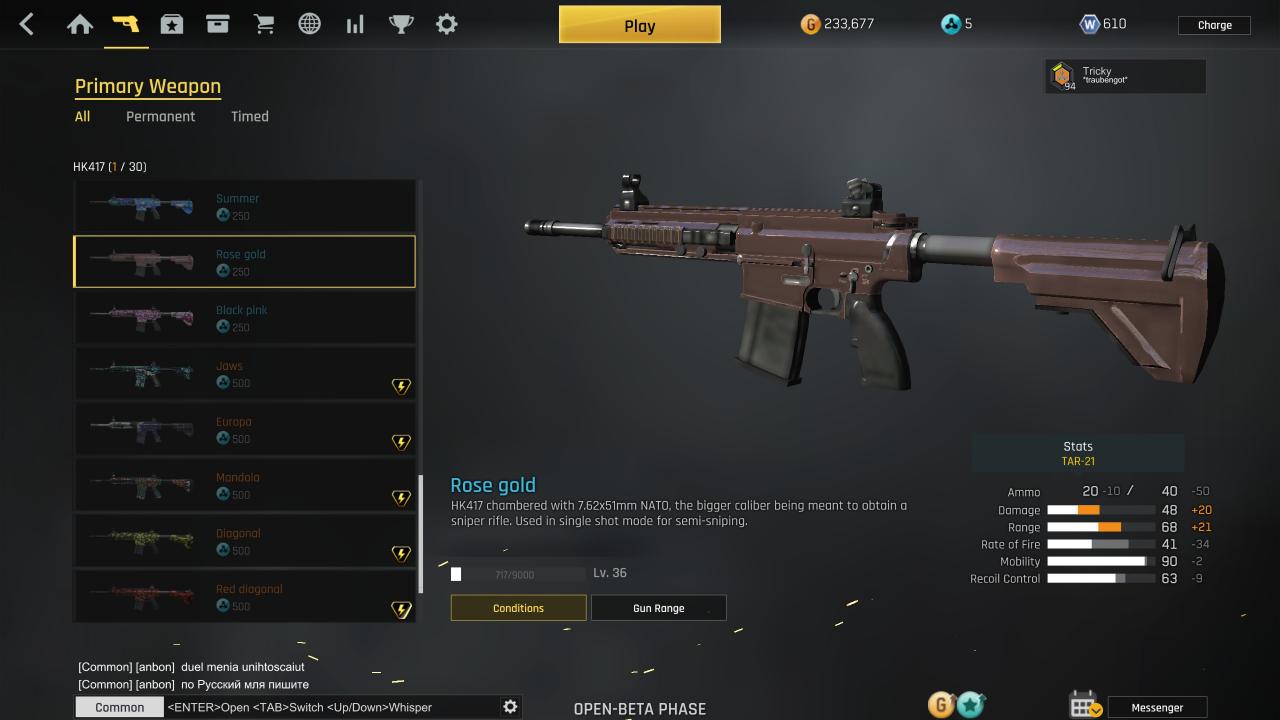Try the weapon at Gun Range
The width and height of the screenshot is (1280, 720).
(x=658, y=608)
